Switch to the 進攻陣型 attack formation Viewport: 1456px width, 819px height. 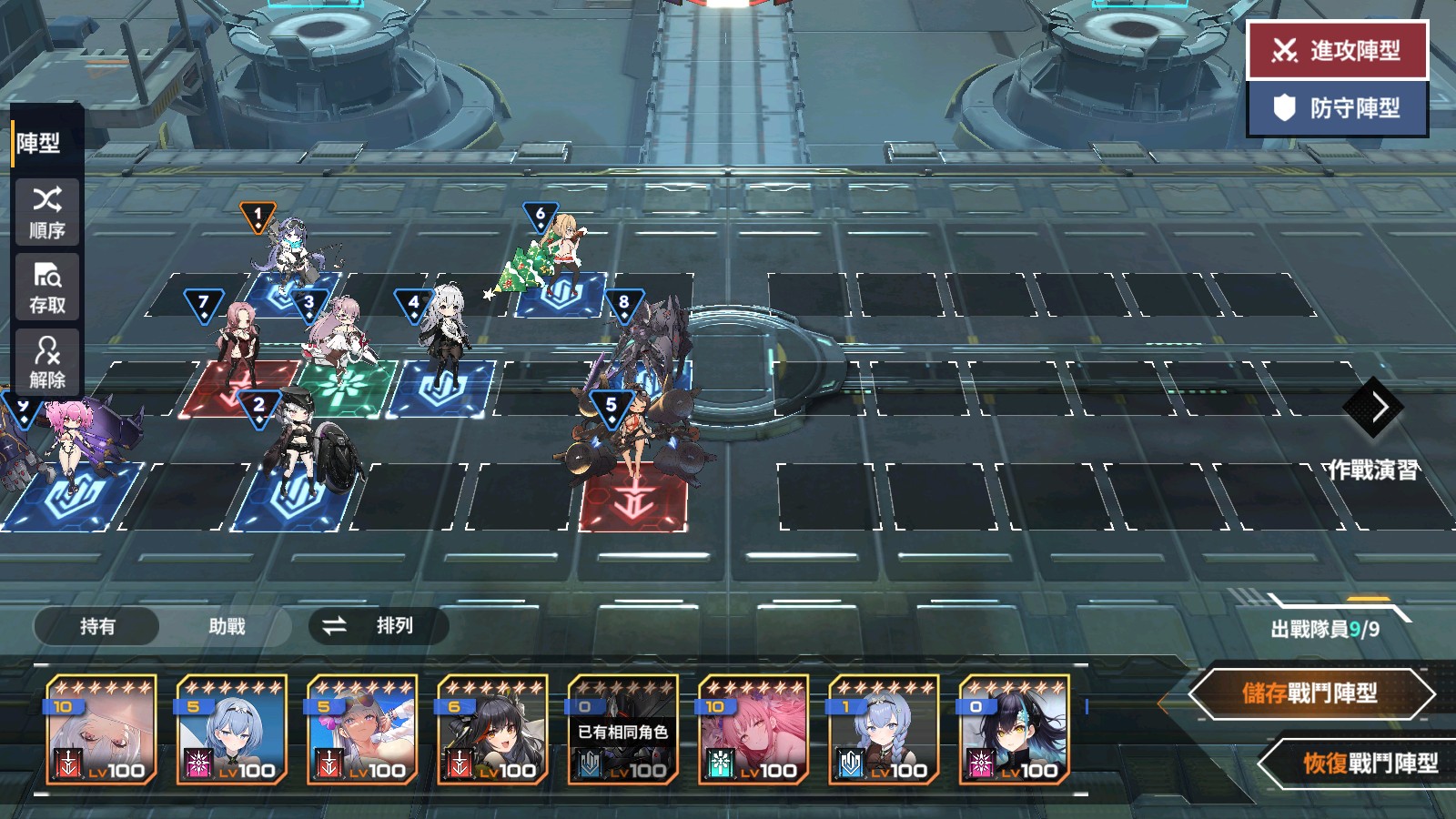pyautogui.click(x=1337, y=50)
